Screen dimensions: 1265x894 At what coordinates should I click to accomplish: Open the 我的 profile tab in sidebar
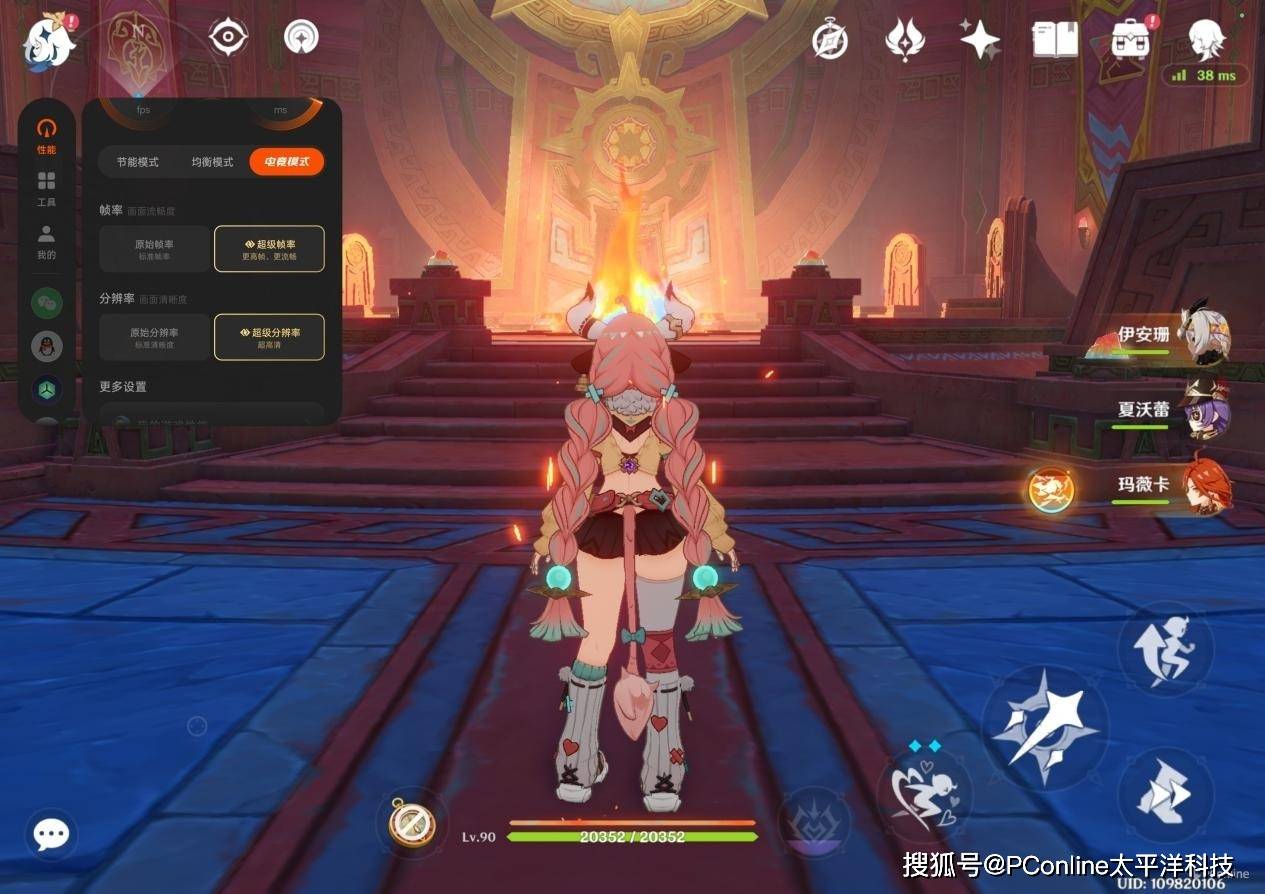tap(46, 242)
